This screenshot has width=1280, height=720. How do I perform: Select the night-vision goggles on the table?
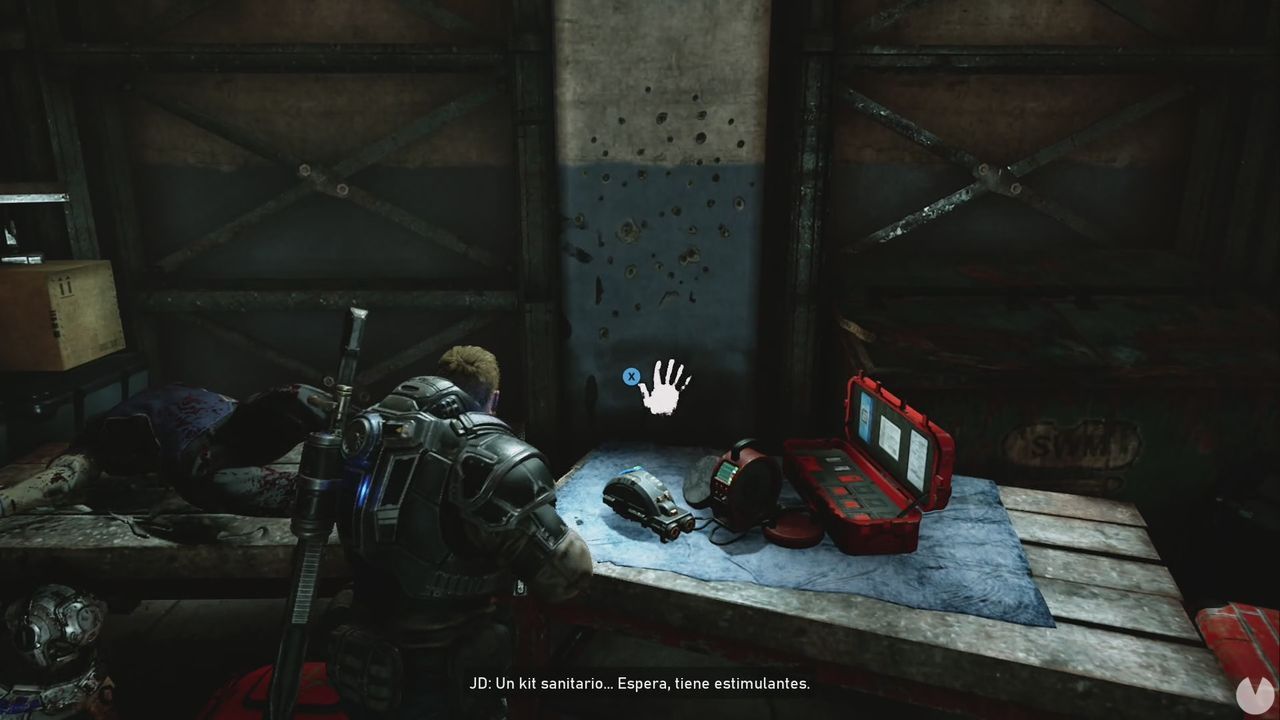[650, 505]
